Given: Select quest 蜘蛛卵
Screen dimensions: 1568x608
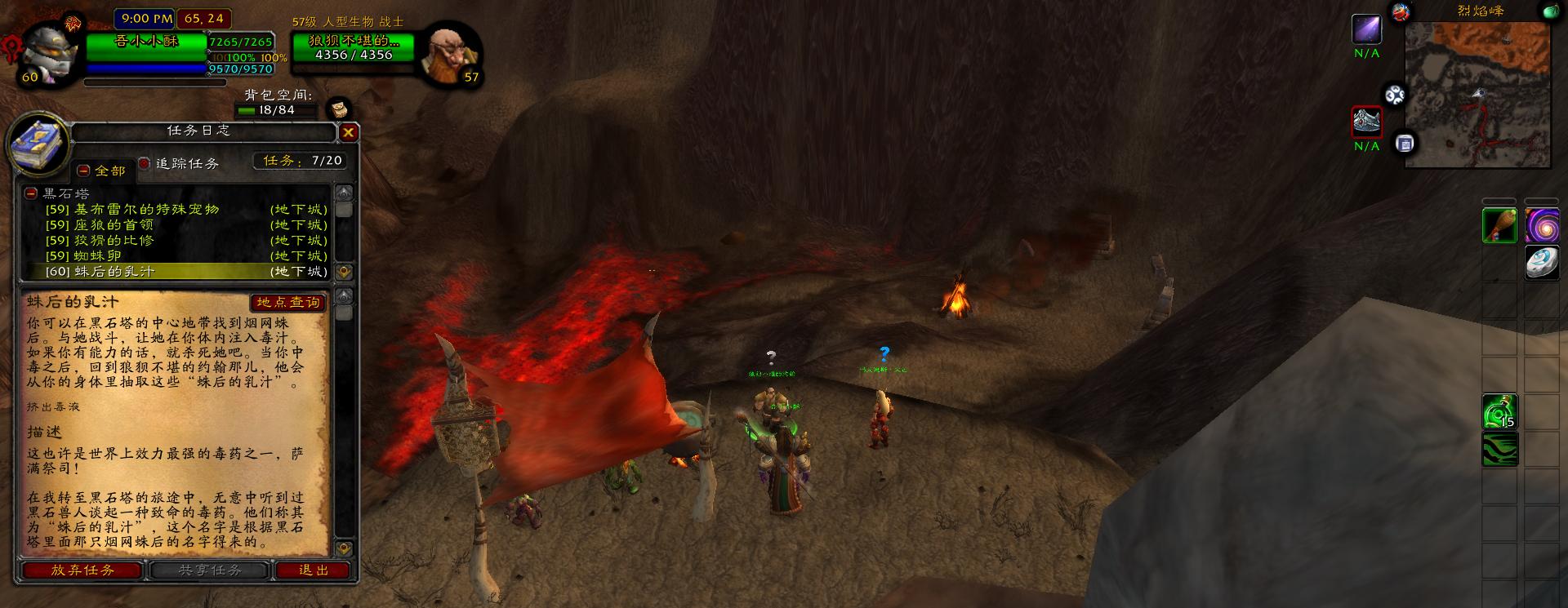Looking at the screenshot, I should coord(97,256).
